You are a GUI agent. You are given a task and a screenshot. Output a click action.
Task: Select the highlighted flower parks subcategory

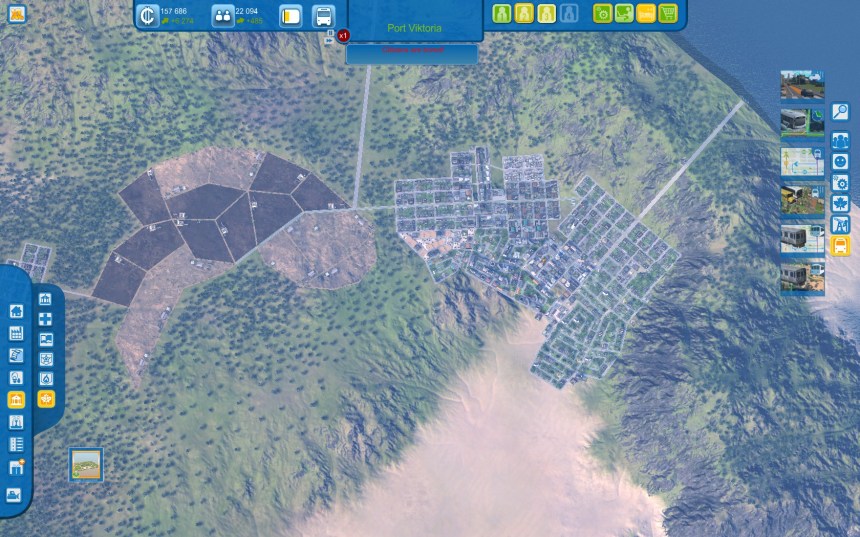(x=45, y=399)
